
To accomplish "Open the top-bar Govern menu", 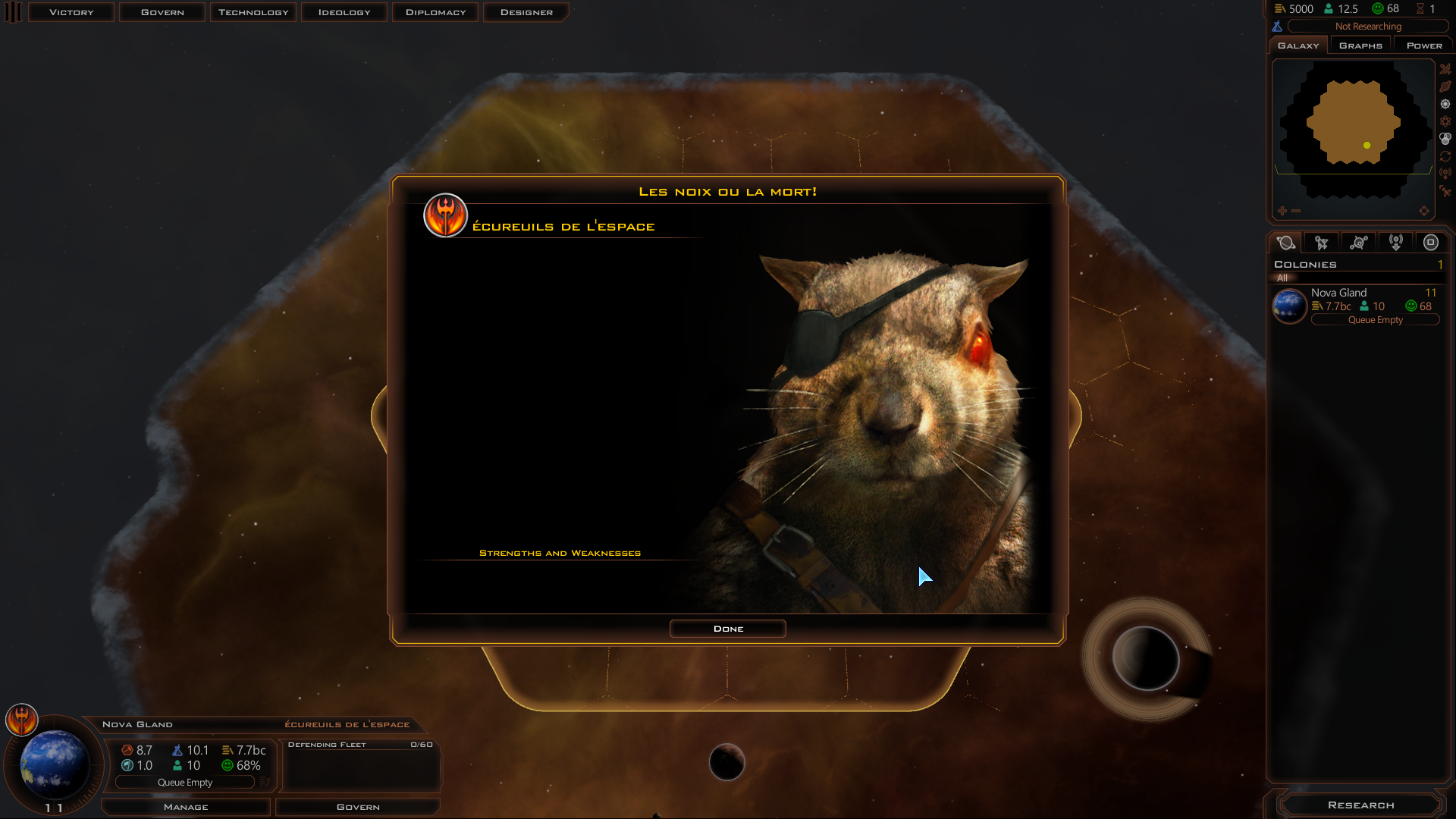I will coord(162,12).
